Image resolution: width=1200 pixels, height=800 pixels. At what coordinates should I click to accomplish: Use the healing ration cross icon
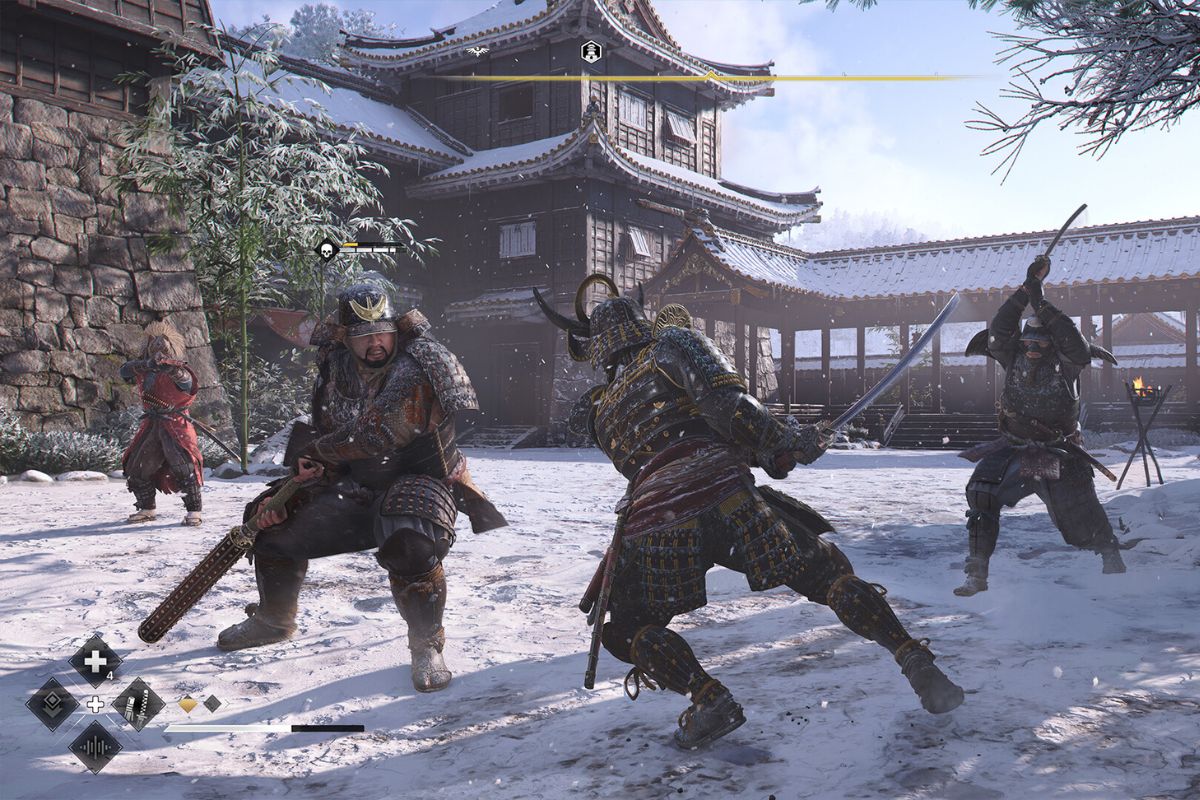[96, 661]
